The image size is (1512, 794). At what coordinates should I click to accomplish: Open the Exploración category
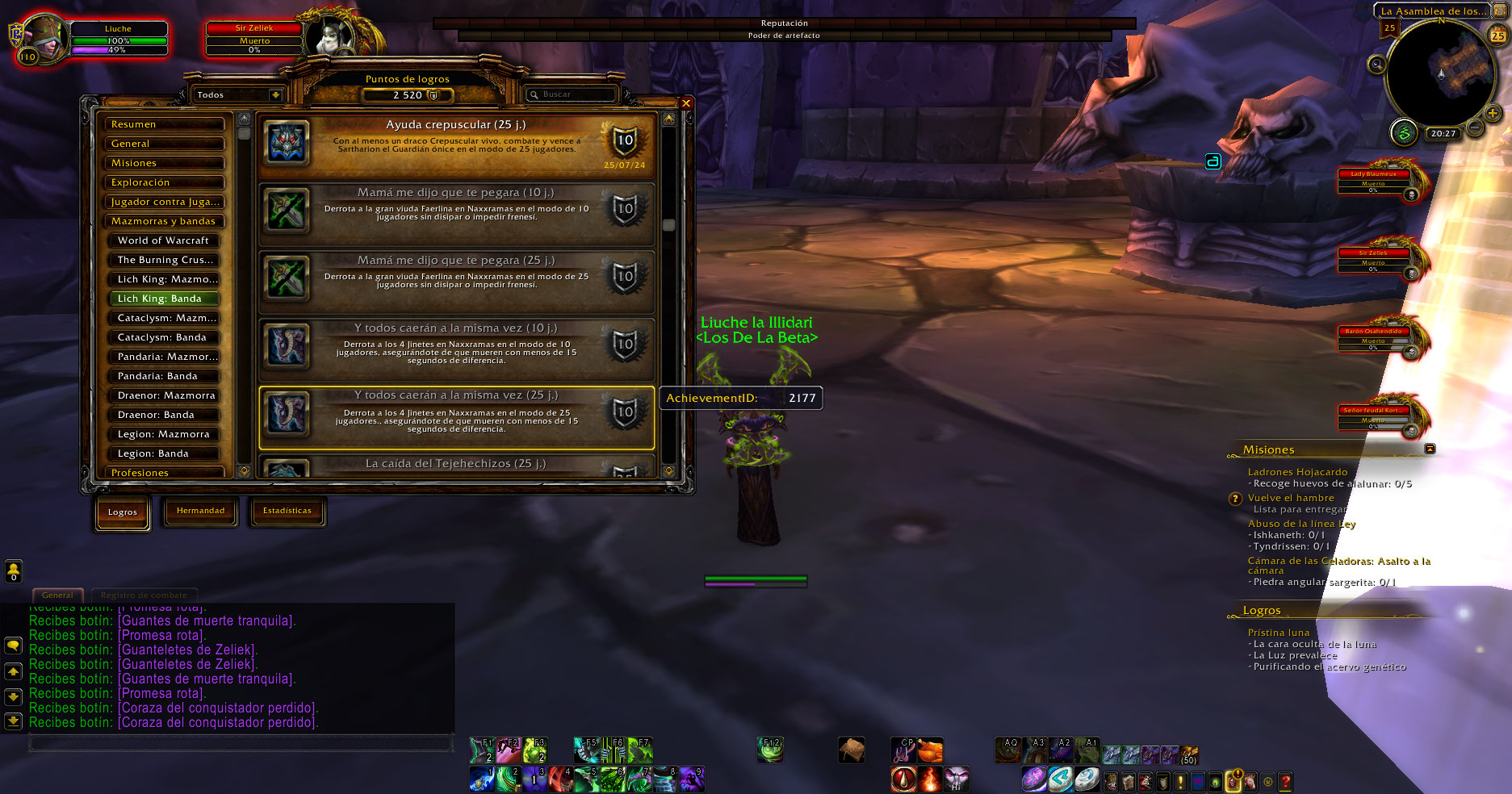pos(165,182)
